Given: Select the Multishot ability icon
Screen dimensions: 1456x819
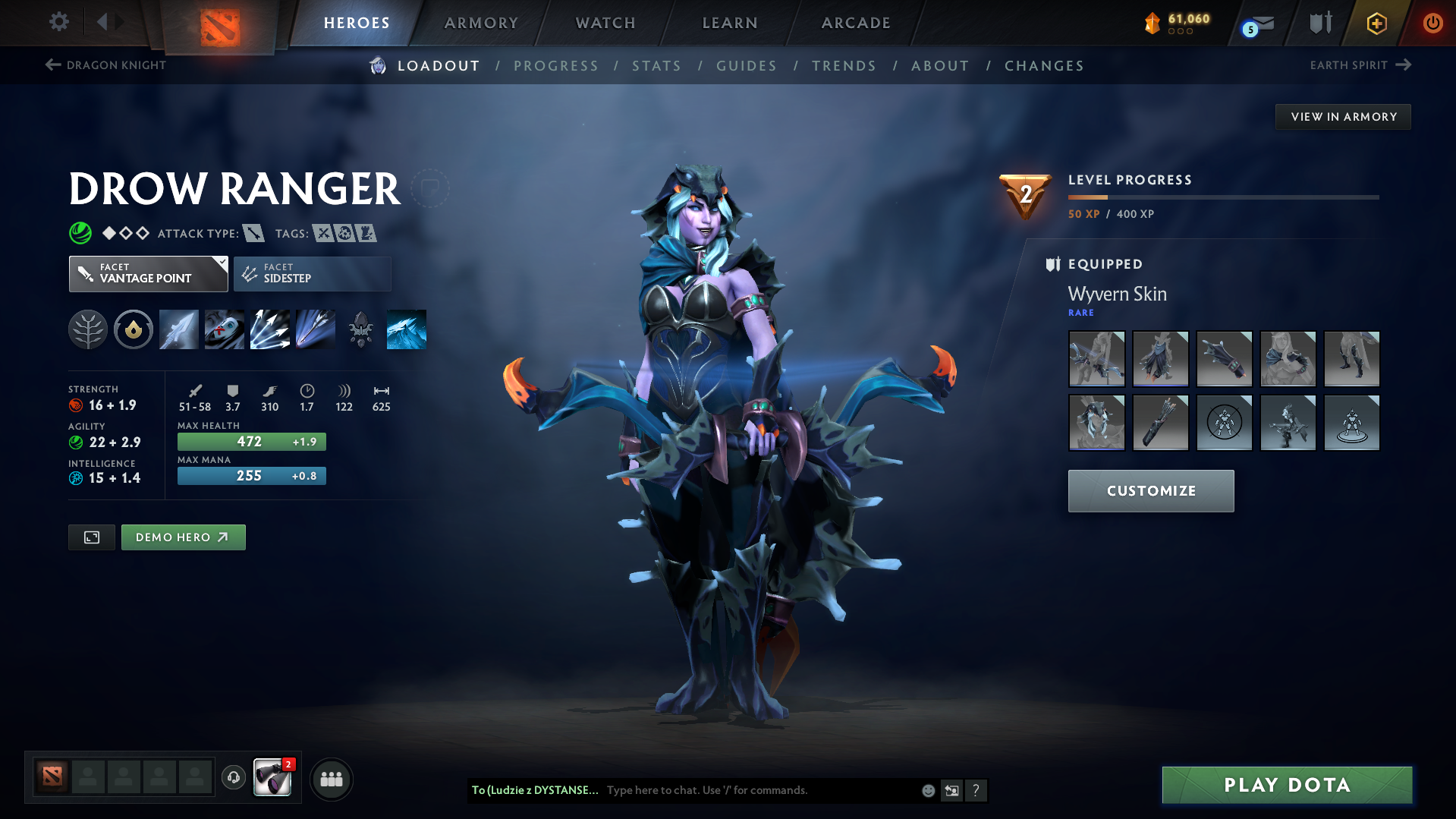Looking at the screenshot, I should coord(269,329).
